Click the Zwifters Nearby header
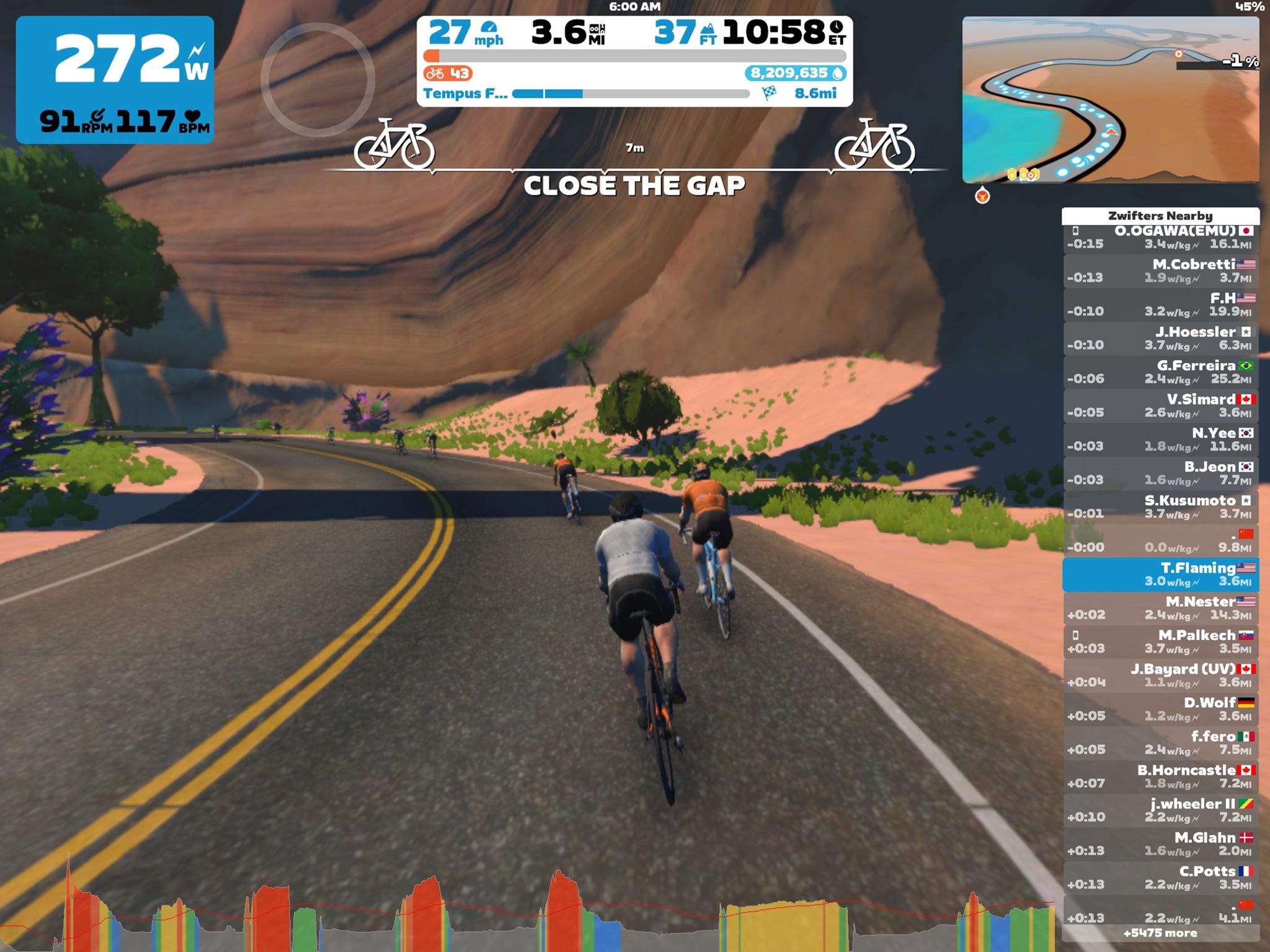 (x=1160, y=216)
